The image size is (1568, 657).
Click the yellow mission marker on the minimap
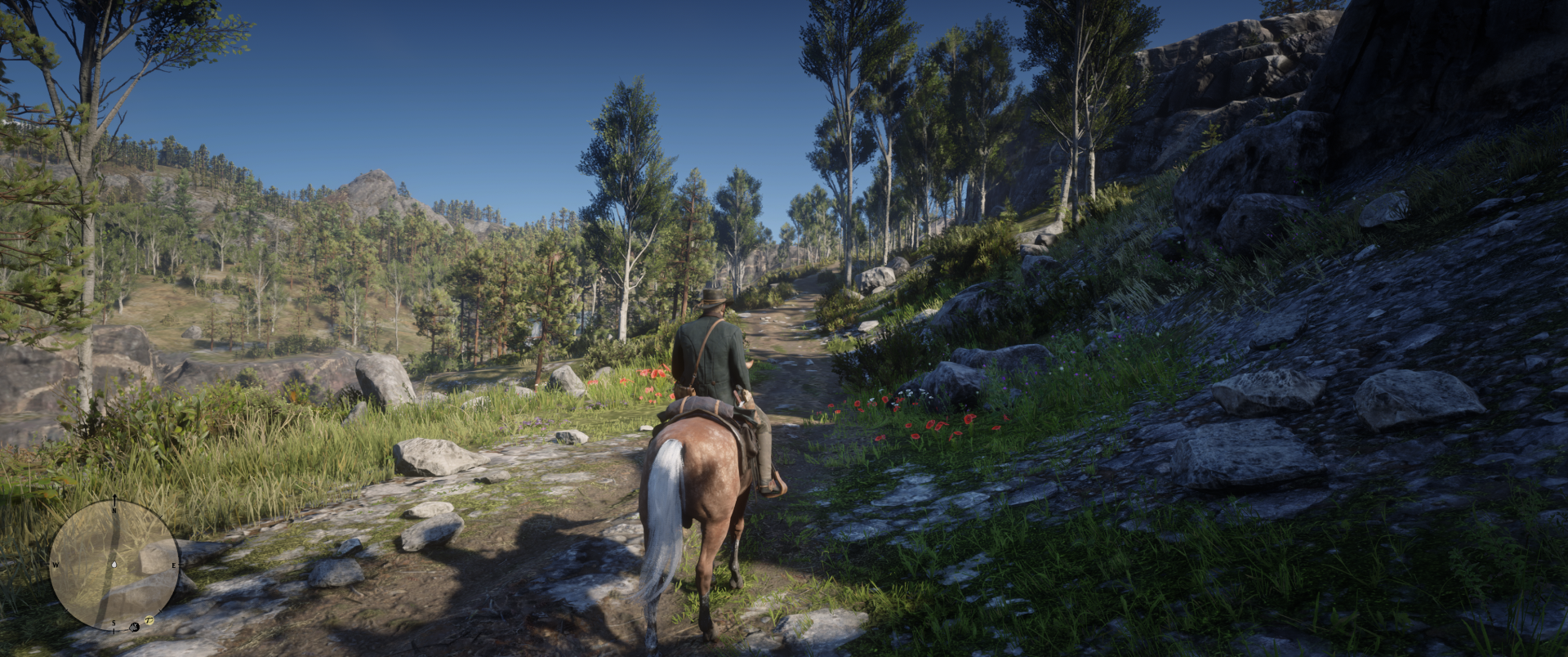pyautogui.click(x=149, y=621)
